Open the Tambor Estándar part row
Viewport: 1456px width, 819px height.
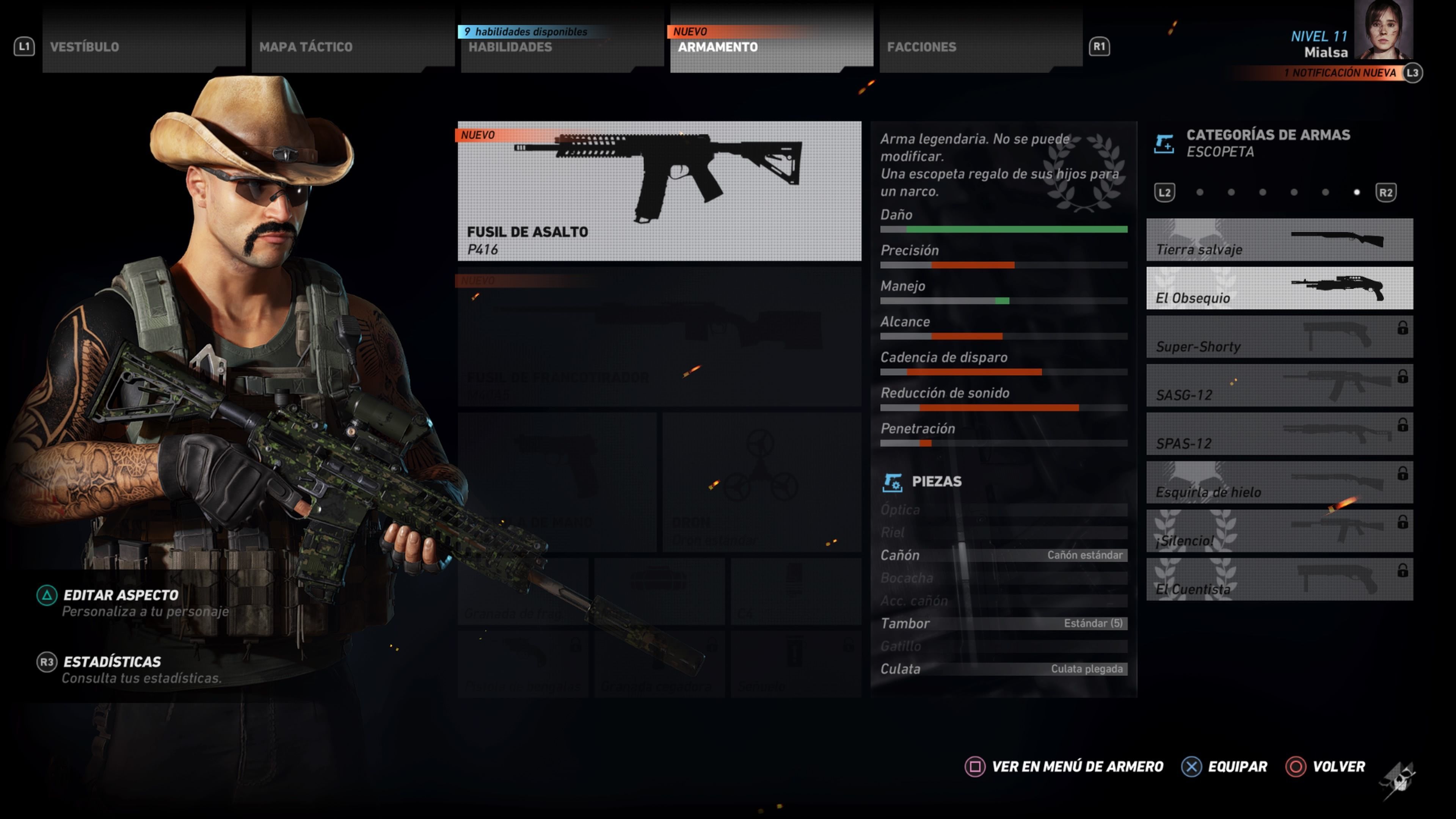coord(1004,623)
